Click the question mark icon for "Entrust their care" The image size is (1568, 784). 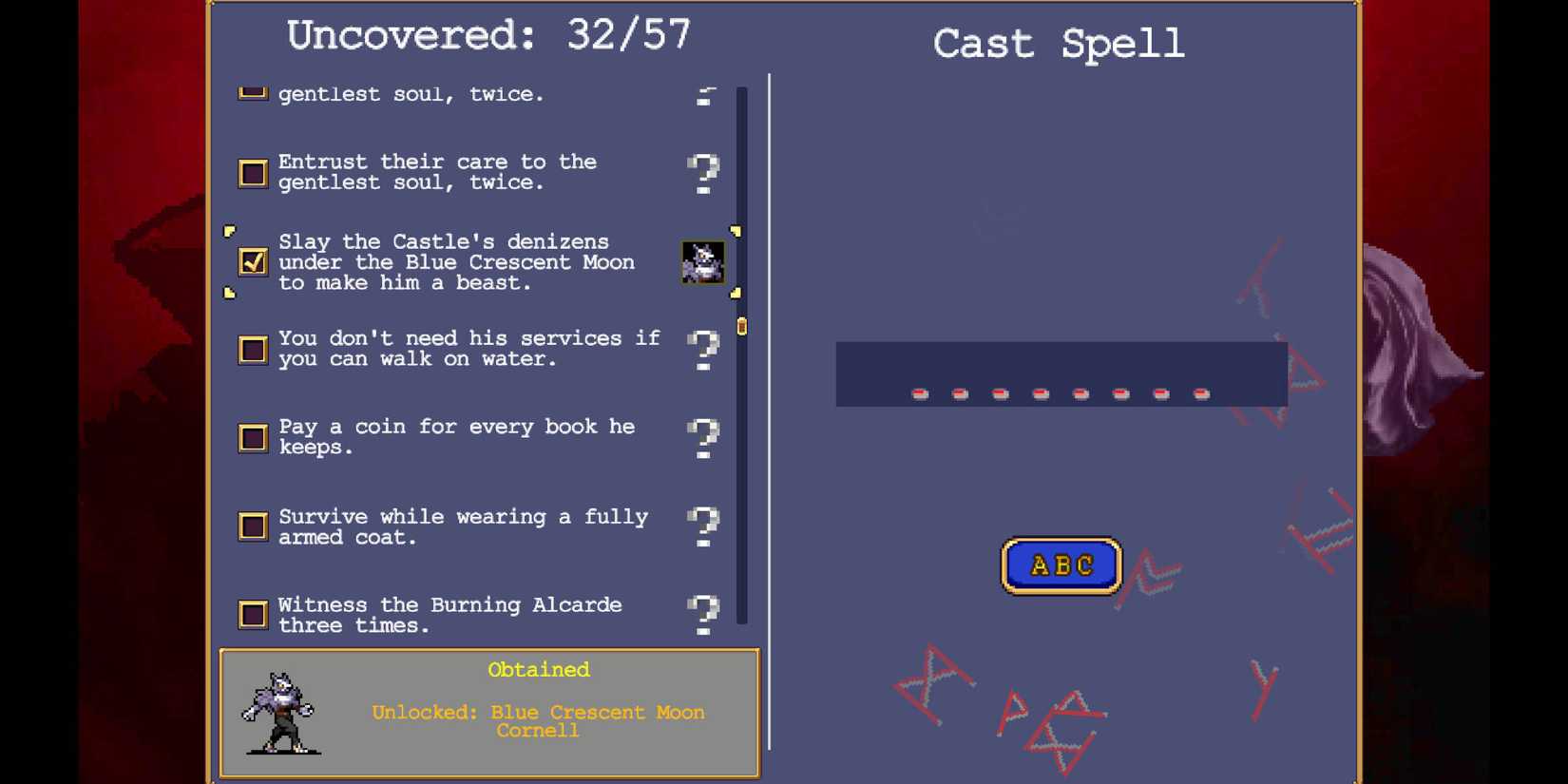pyautogui.click(x=703, y=174)
